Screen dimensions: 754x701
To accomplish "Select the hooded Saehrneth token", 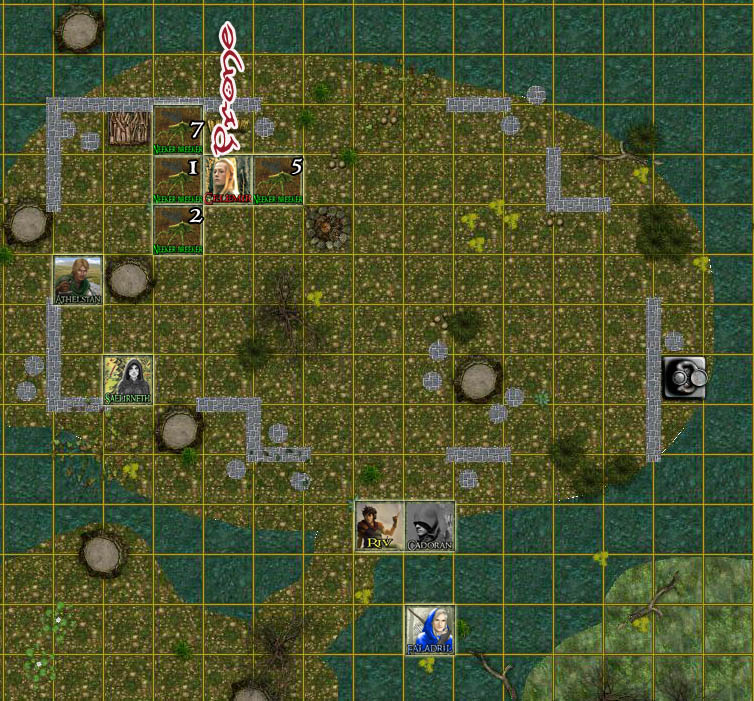I will tap(128, 380).
